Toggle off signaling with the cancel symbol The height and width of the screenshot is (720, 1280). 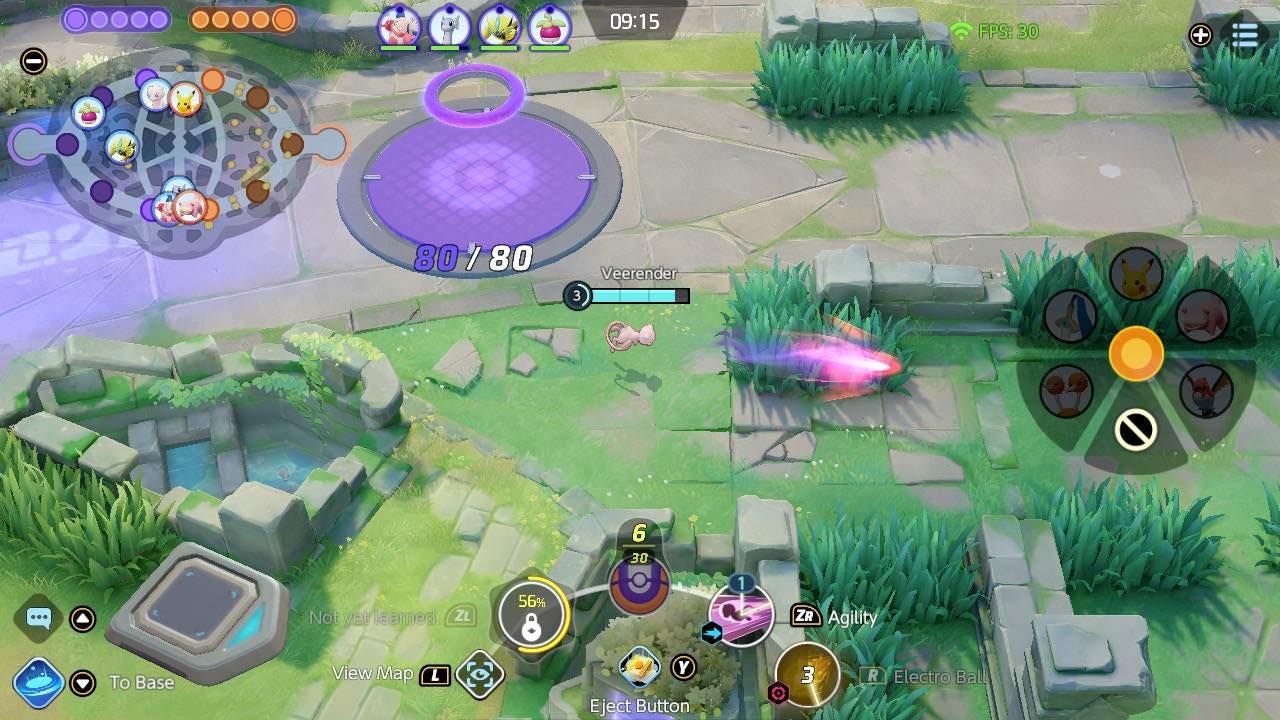(x=1135, y=428)
